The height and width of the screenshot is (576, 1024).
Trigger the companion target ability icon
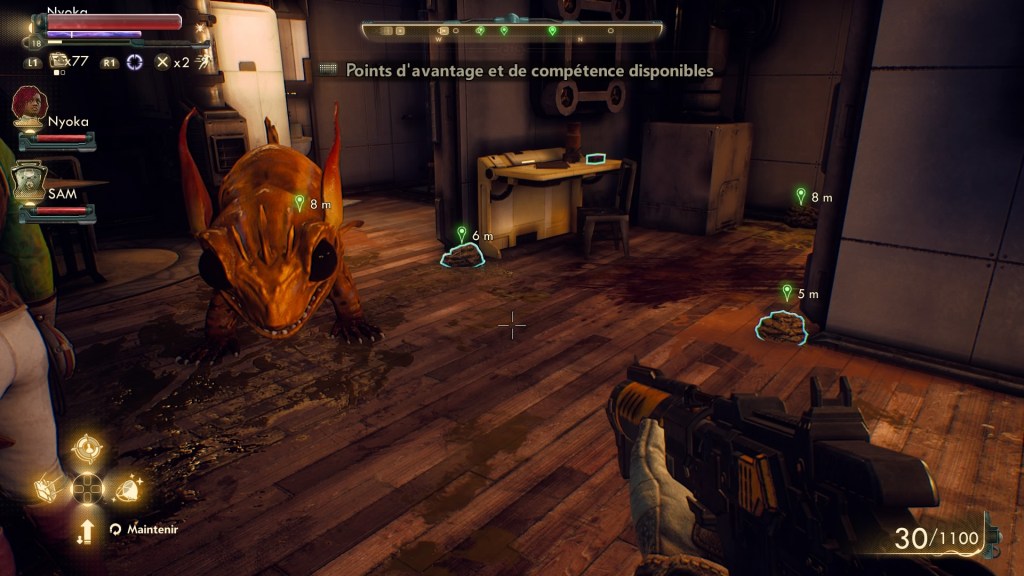(x=87, y=449)
